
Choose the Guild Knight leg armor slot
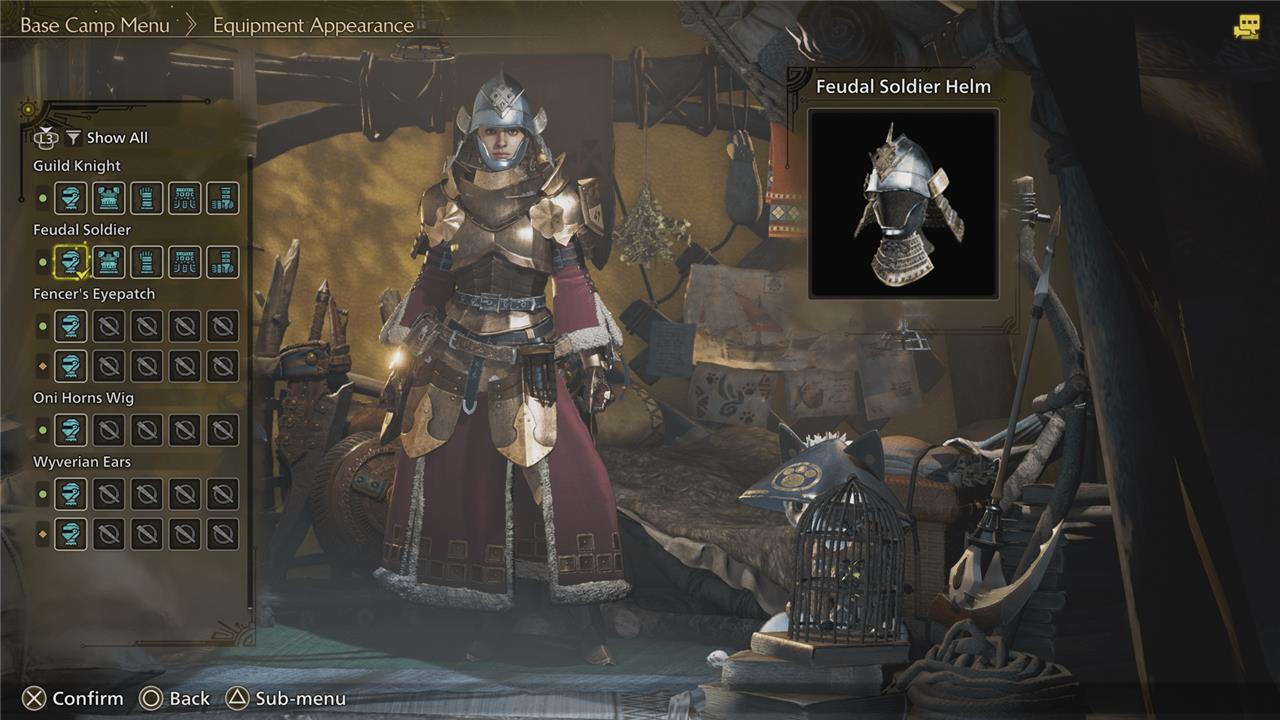[x=223, y=198]
